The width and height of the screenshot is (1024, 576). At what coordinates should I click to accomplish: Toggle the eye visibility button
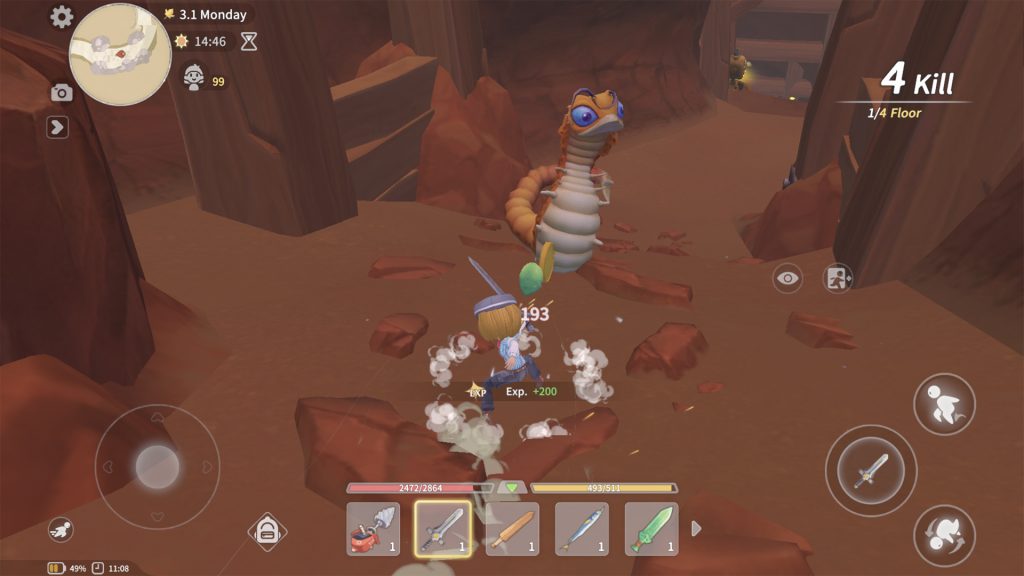[788, 279]
